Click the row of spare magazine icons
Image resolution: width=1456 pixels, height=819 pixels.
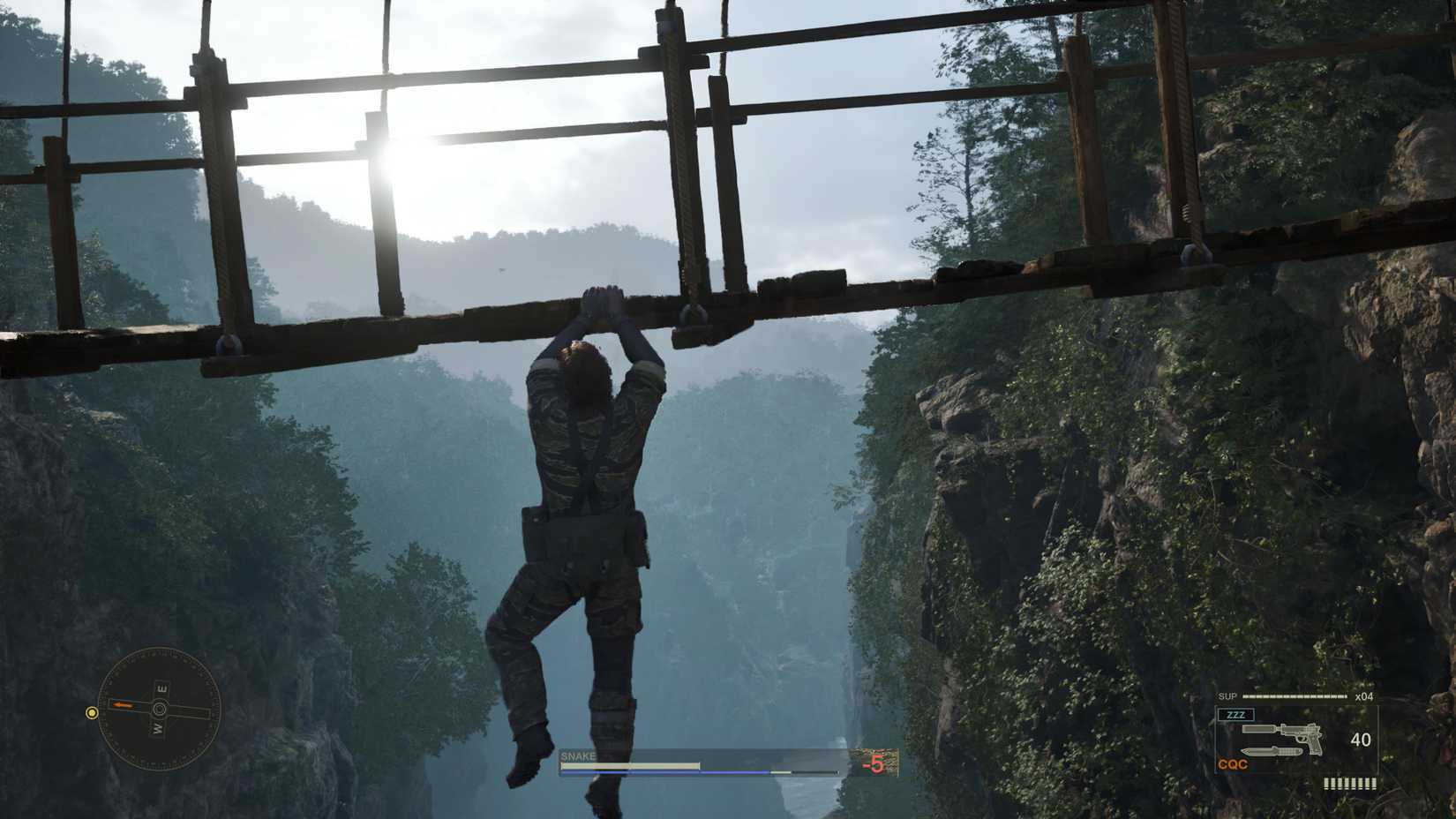(x=1350, y=784)
